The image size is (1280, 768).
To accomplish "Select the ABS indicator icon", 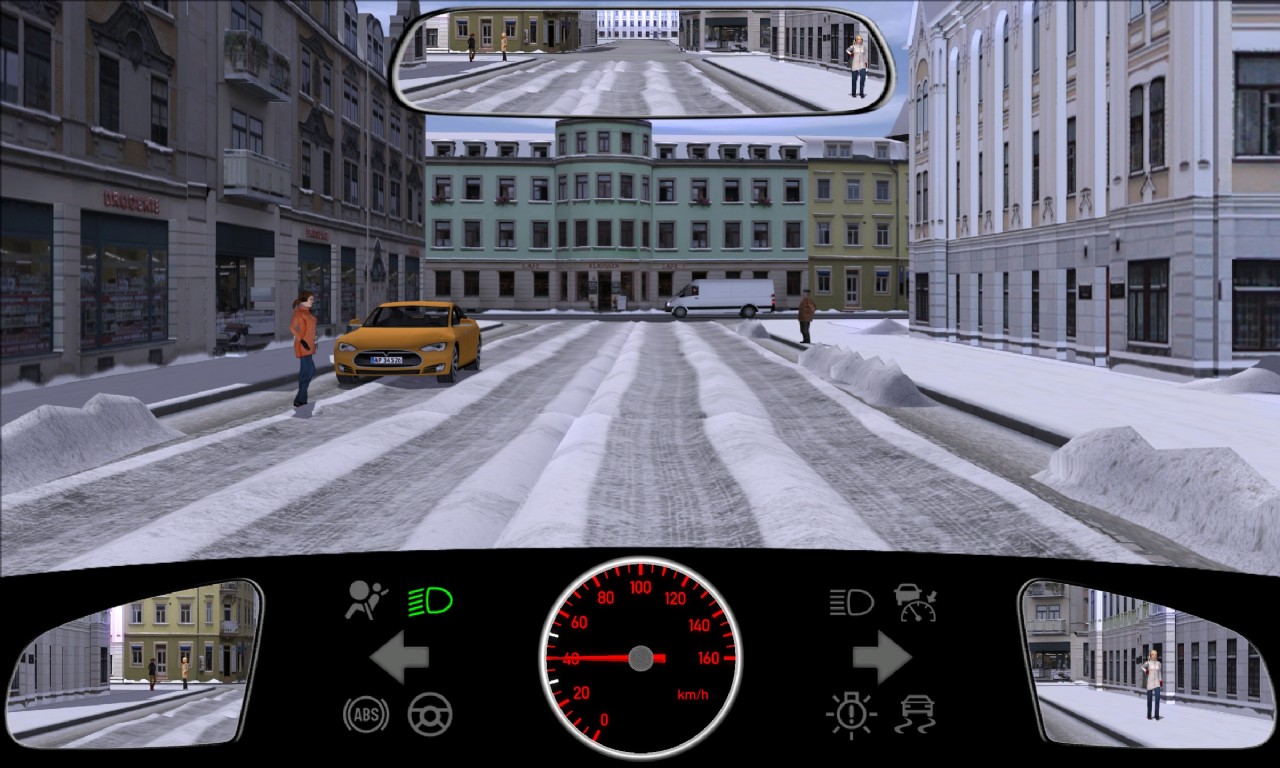I will pos(366,714).
